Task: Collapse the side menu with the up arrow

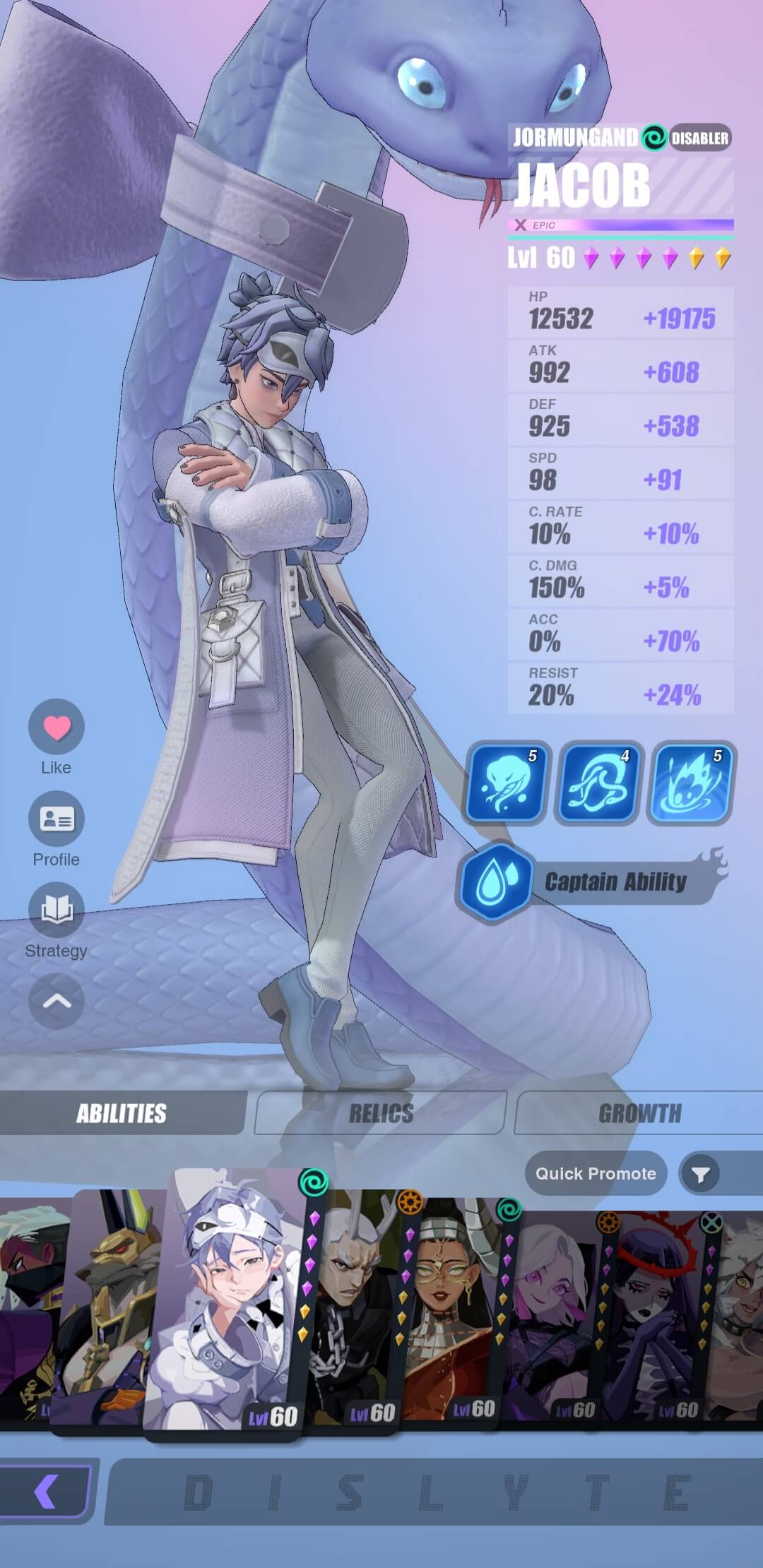Action: click(x=57, y=1002)
